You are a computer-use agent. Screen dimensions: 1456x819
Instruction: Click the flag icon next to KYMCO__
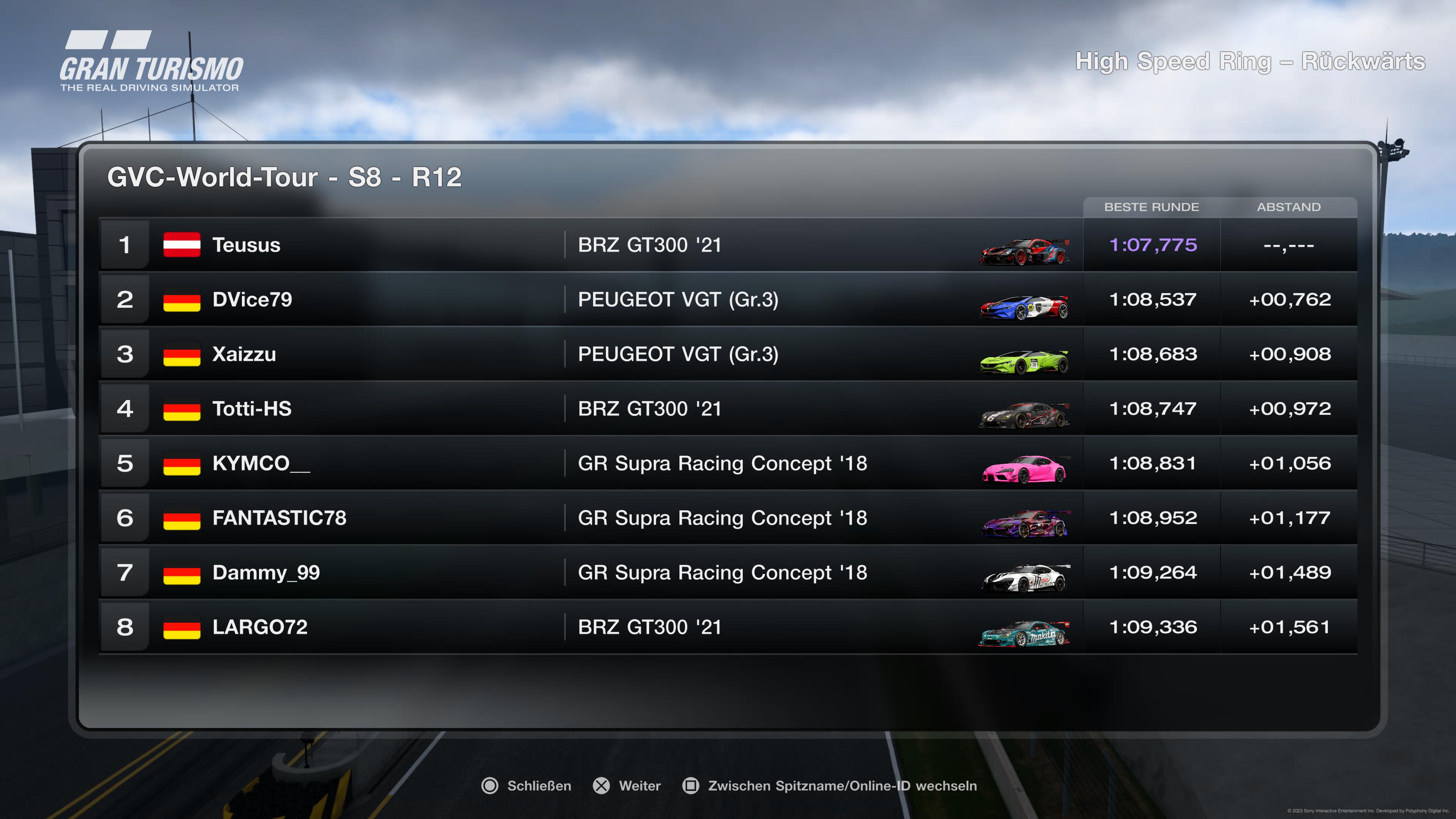182,463
